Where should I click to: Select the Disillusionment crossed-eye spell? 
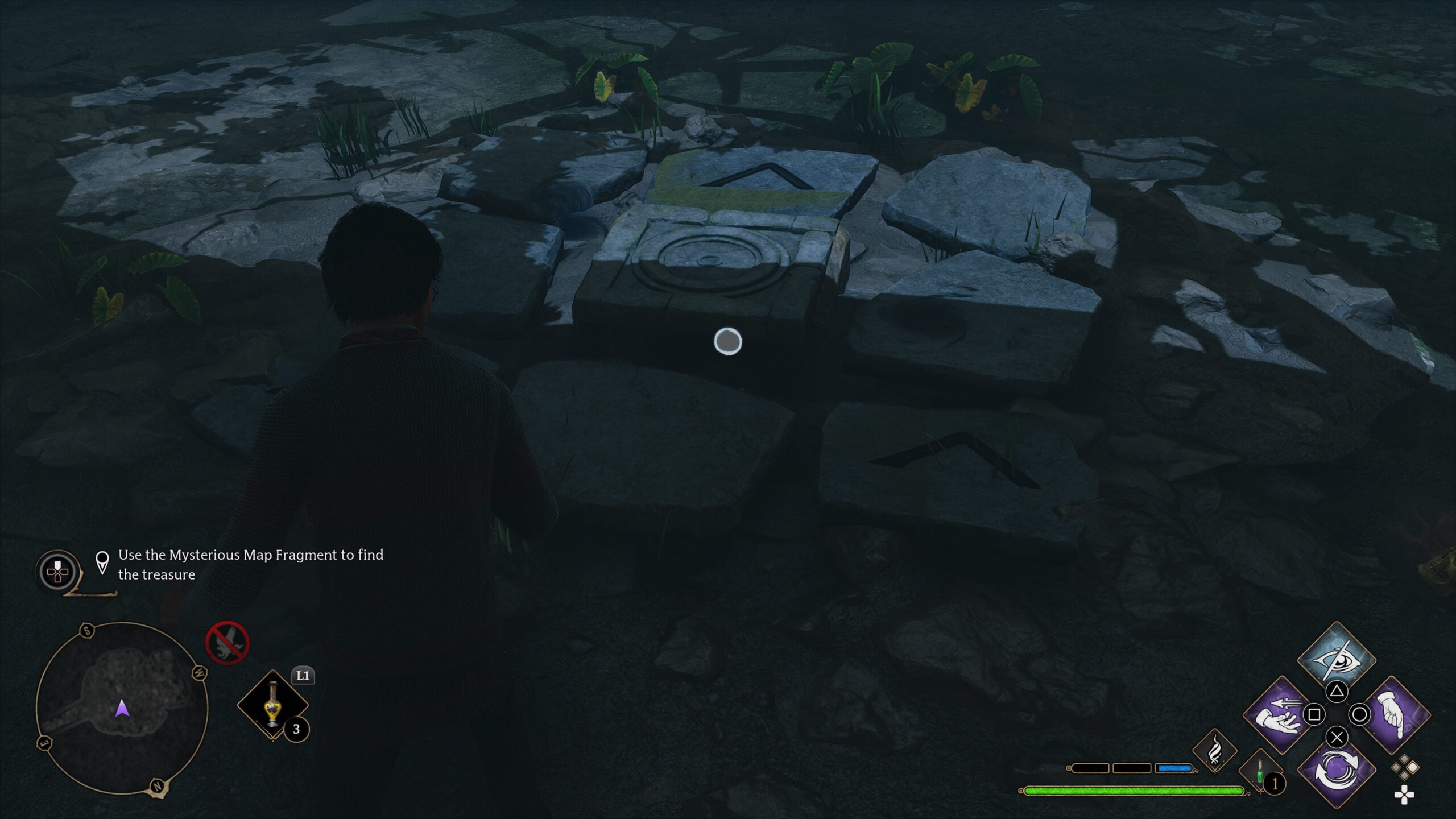click(1336, 659)
